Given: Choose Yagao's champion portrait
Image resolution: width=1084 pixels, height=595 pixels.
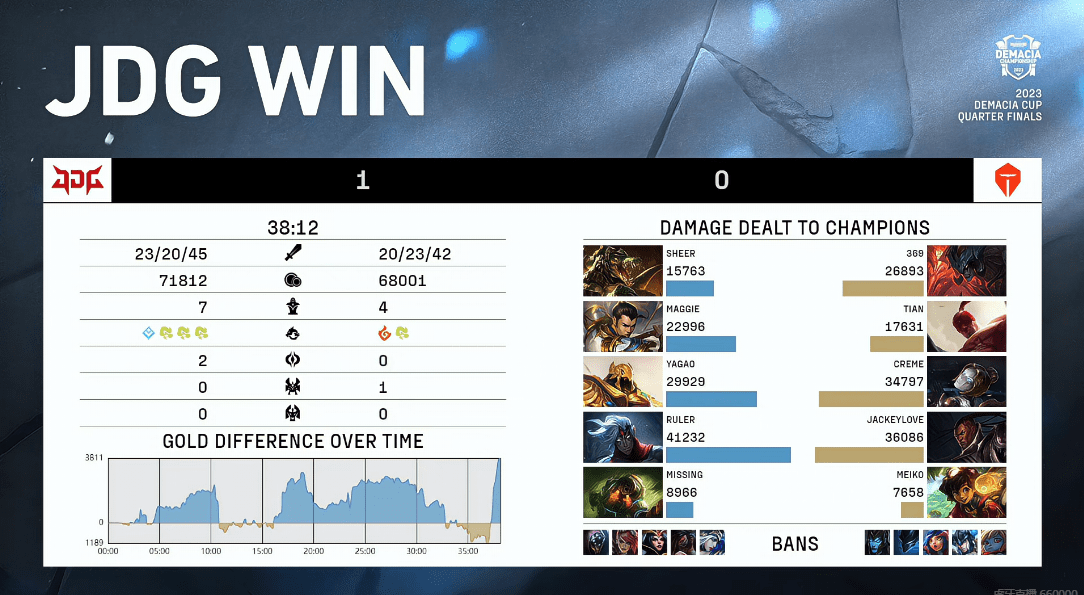Looking at the screenshot, I should [x=622, y=382].
